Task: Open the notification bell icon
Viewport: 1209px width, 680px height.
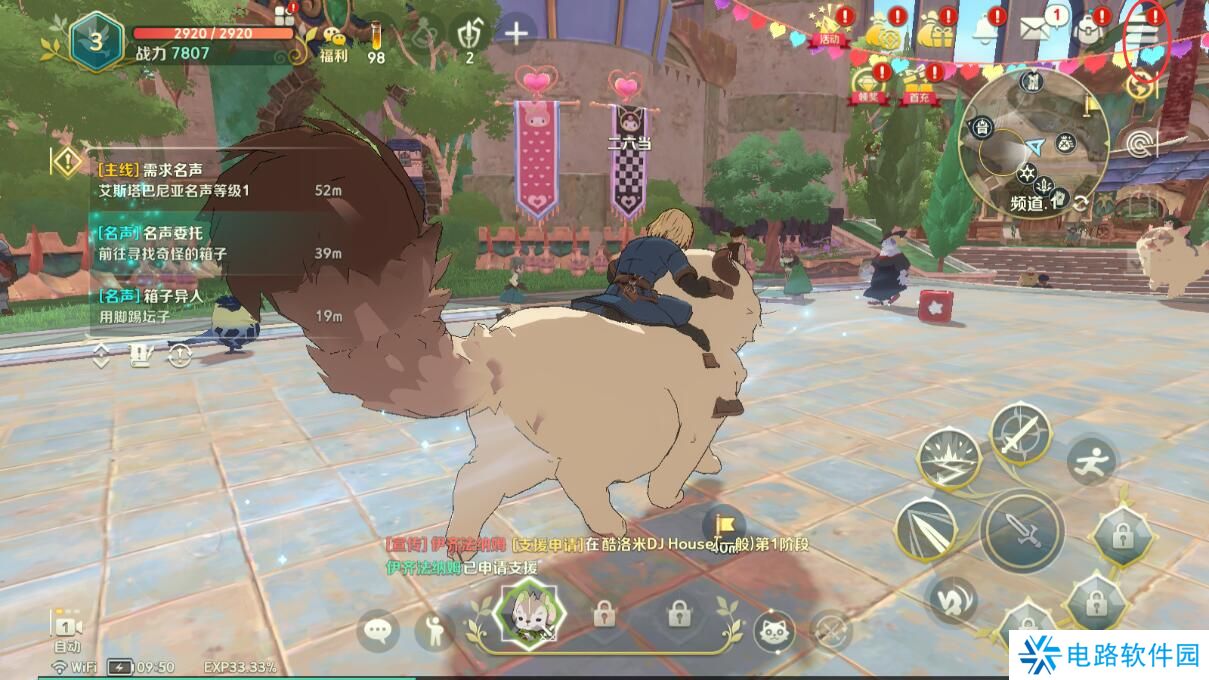Action: tap(984, 30)
